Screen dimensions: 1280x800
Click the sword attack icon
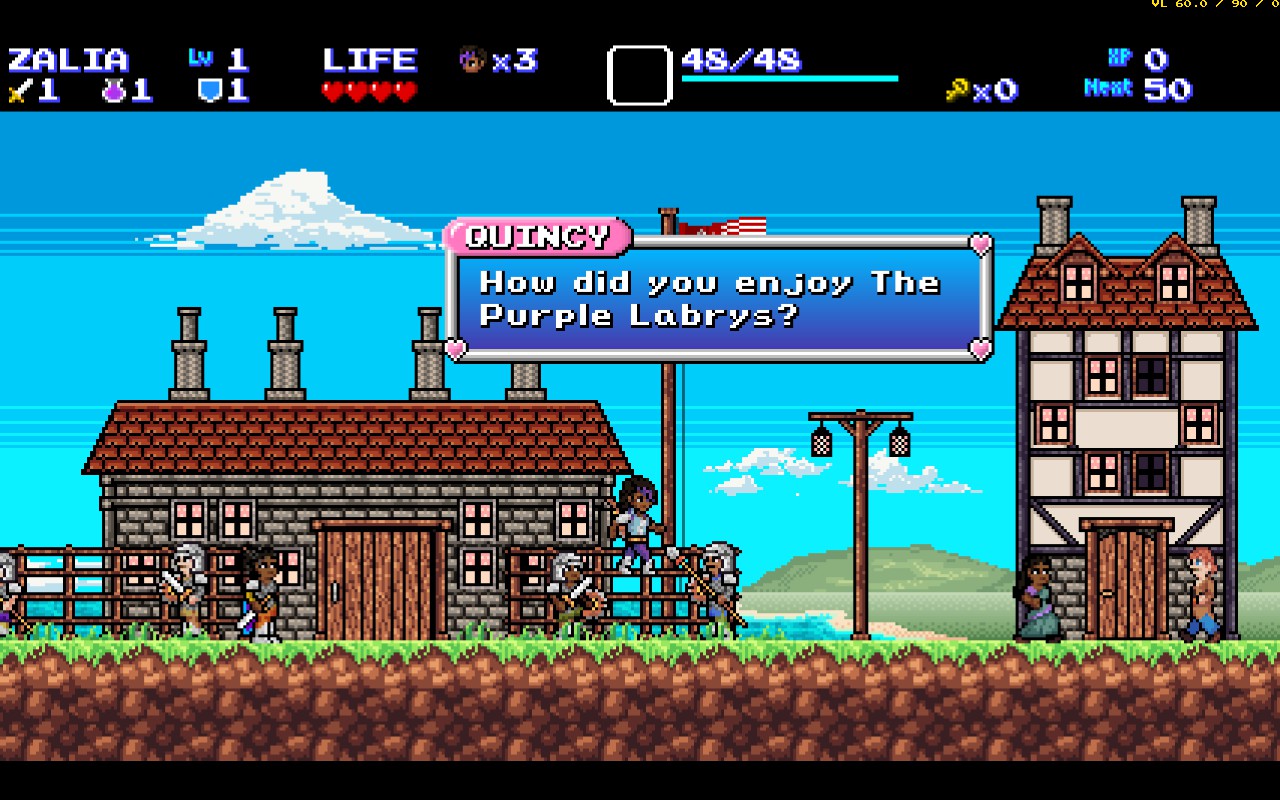tap(19, 92)
